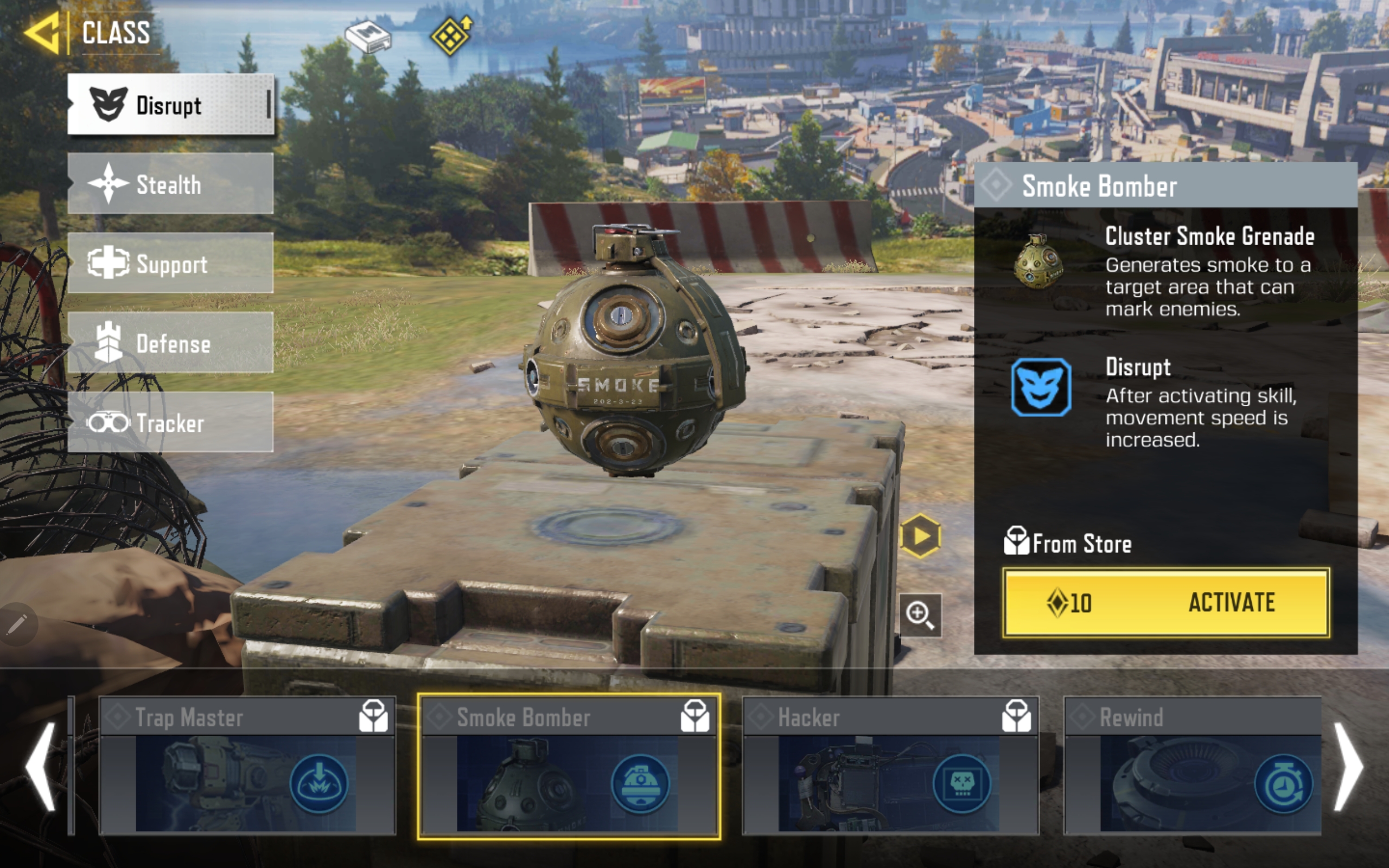Click the magnifying glass zoom button
This screenshot has width=1389, height=868.
[920, 615]
